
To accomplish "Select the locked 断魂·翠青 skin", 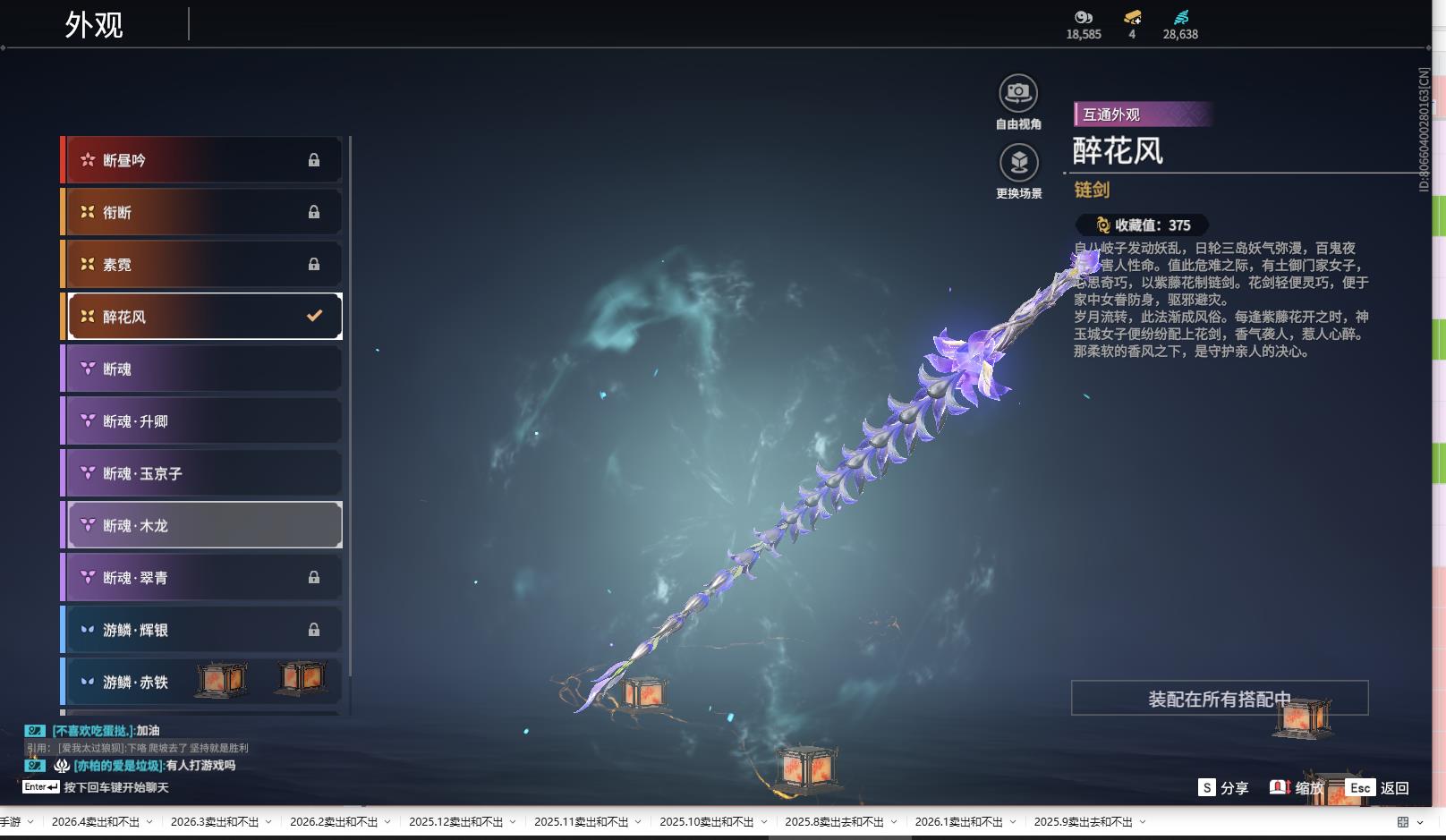I will pos(204,578).
